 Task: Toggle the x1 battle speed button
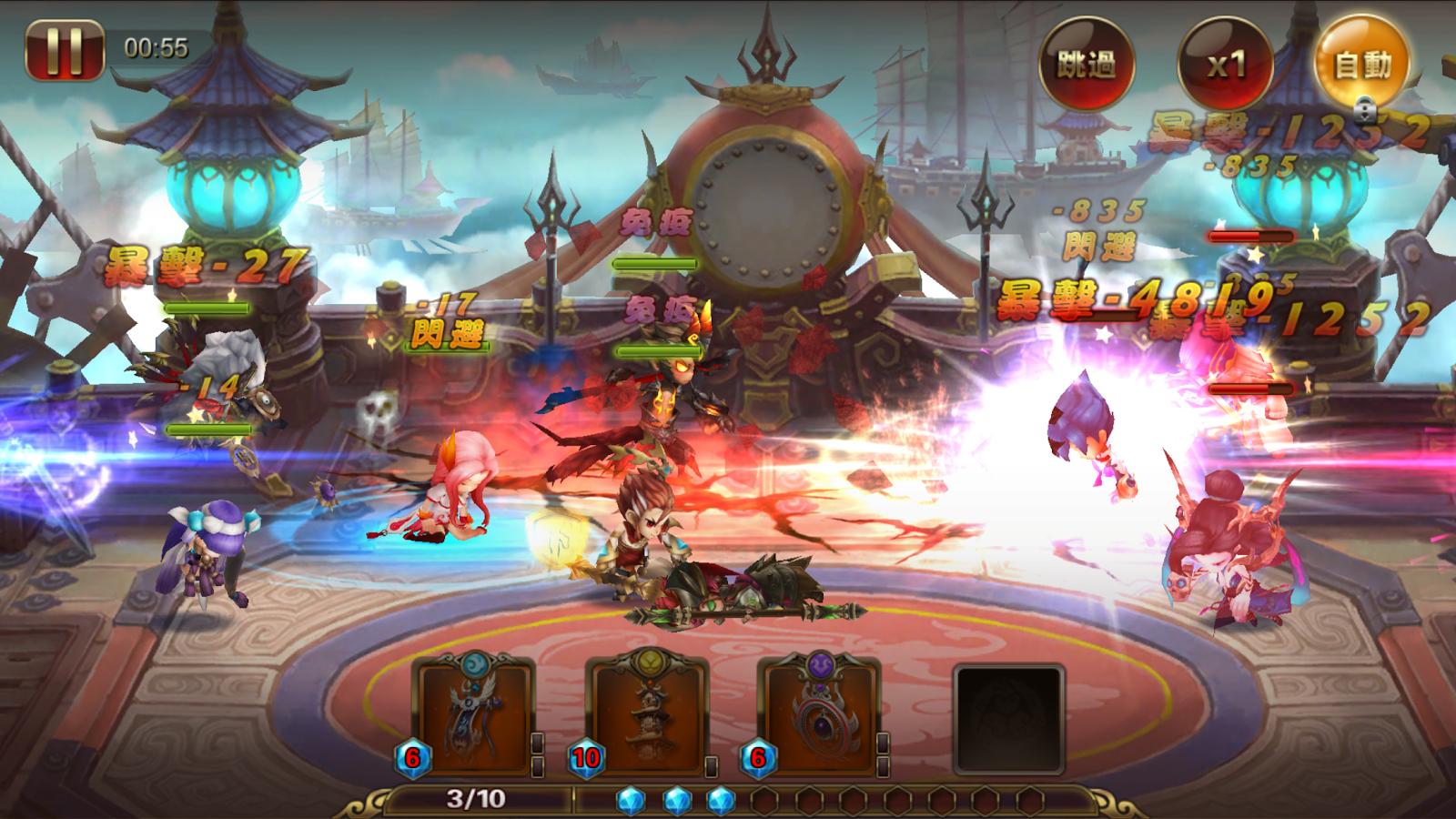(x=1224, y=64)
